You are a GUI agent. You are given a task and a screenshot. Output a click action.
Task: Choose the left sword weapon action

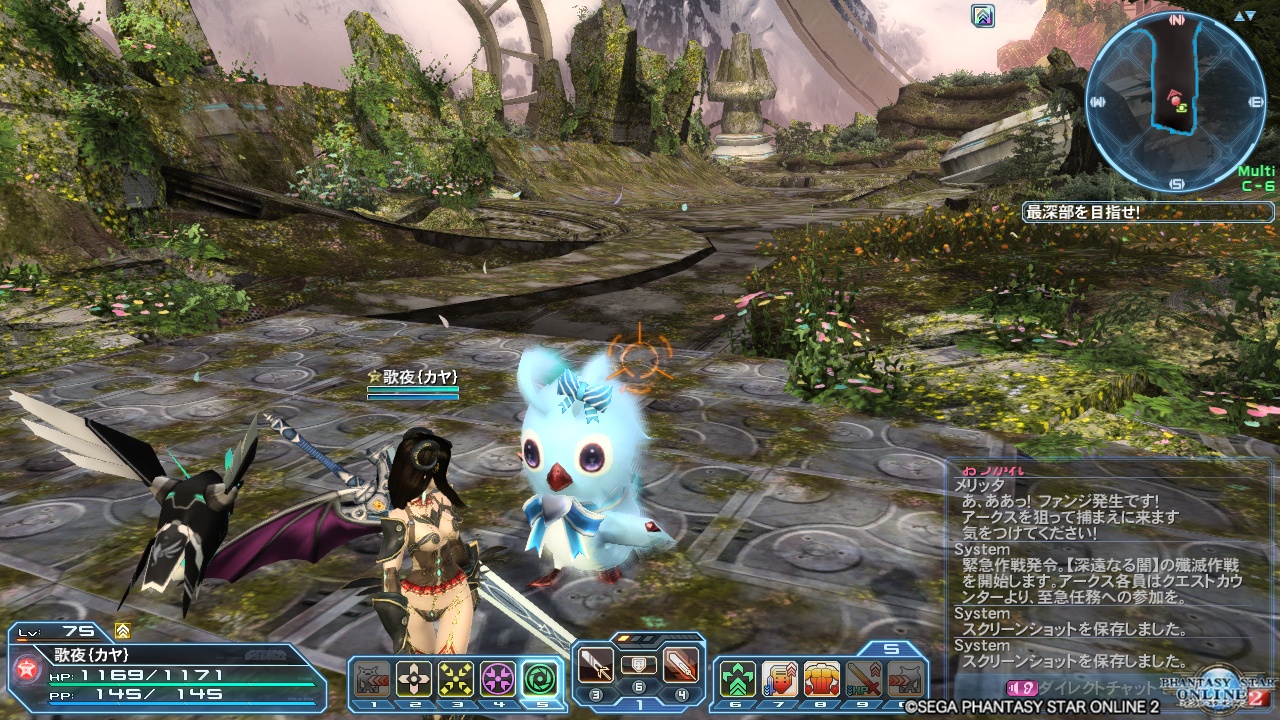click(x=596, y=665)
